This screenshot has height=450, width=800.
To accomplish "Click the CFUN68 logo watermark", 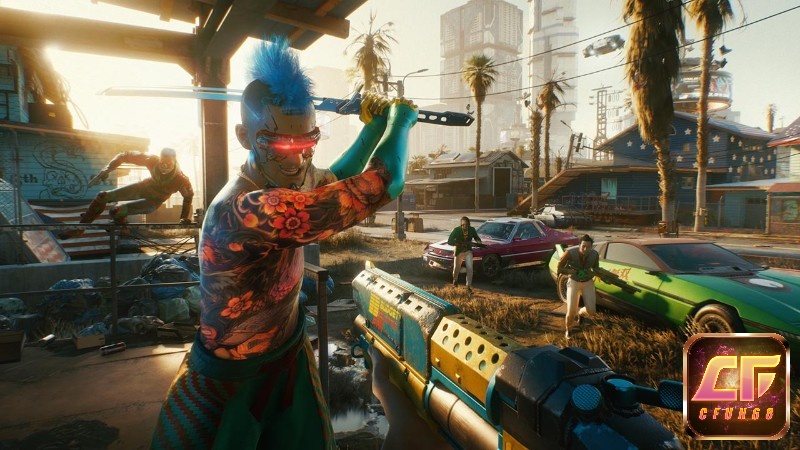I will click(736, 386).
